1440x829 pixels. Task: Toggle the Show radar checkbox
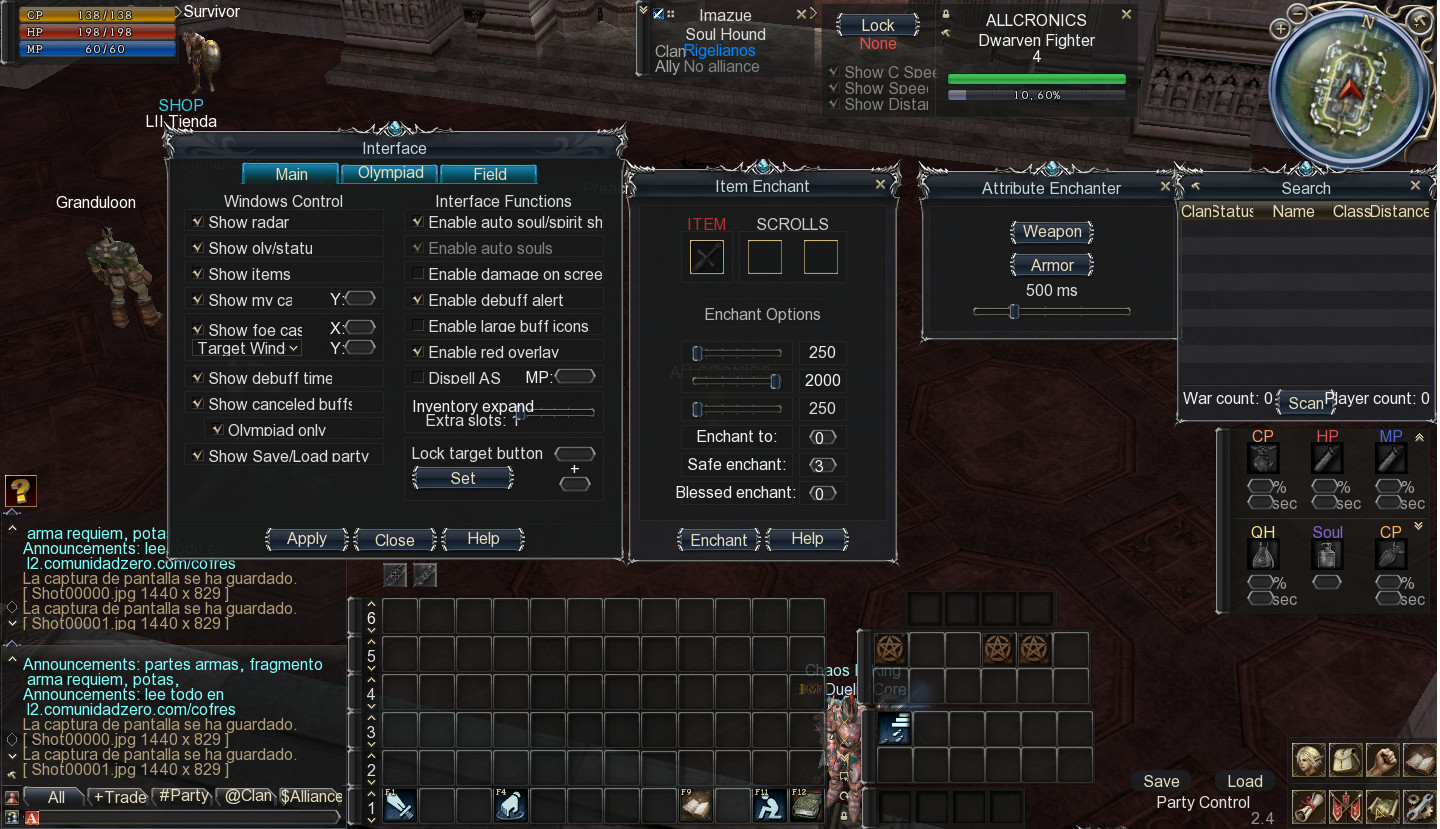196,222
